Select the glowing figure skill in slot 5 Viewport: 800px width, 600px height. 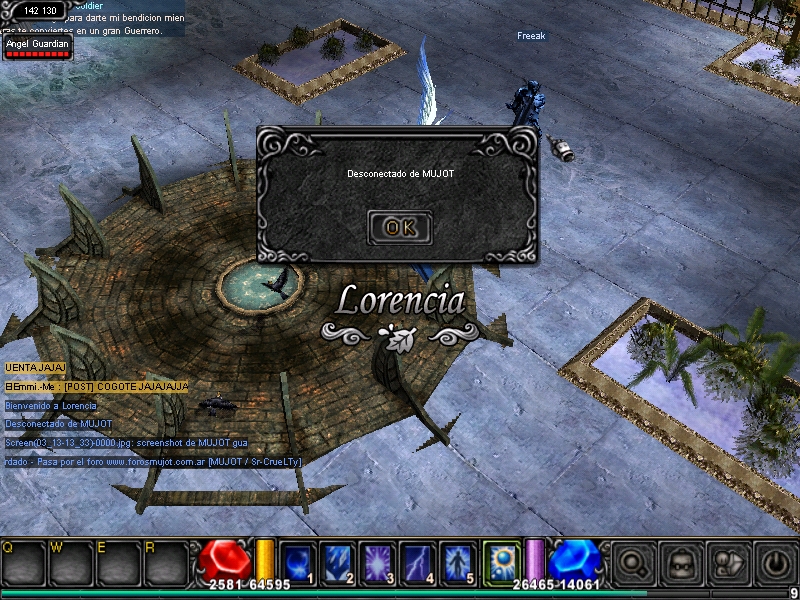point(458,561)
